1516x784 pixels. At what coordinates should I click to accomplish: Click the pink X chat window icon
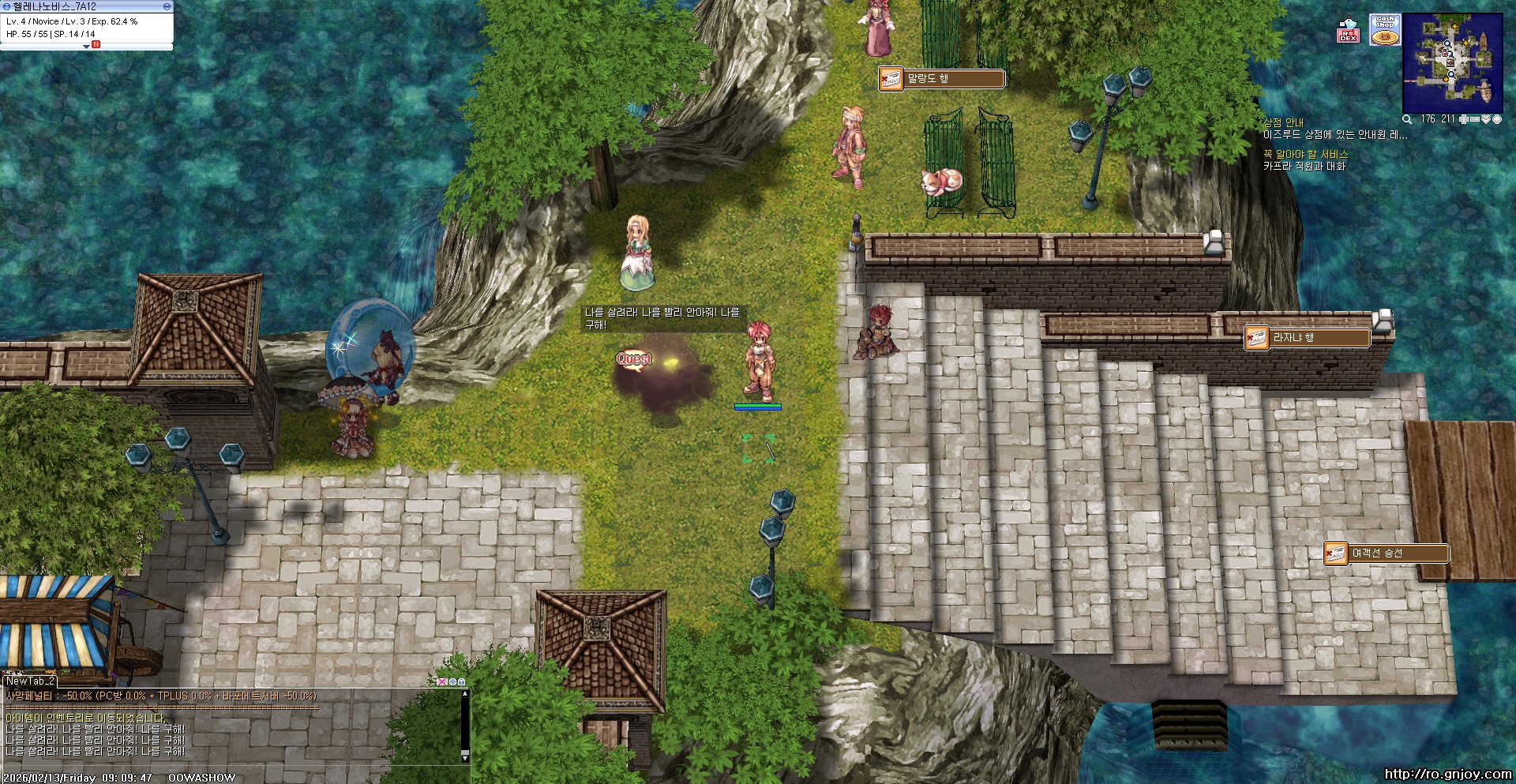(x=442, y=681)
